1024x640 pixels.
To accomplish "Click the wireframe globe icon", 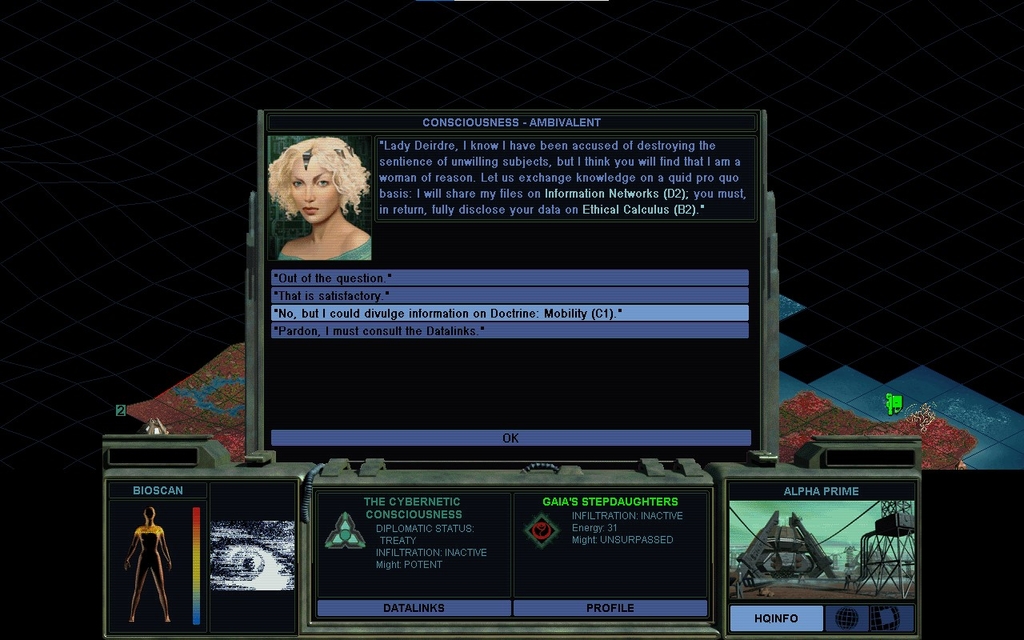I will (x=847, y=618).
